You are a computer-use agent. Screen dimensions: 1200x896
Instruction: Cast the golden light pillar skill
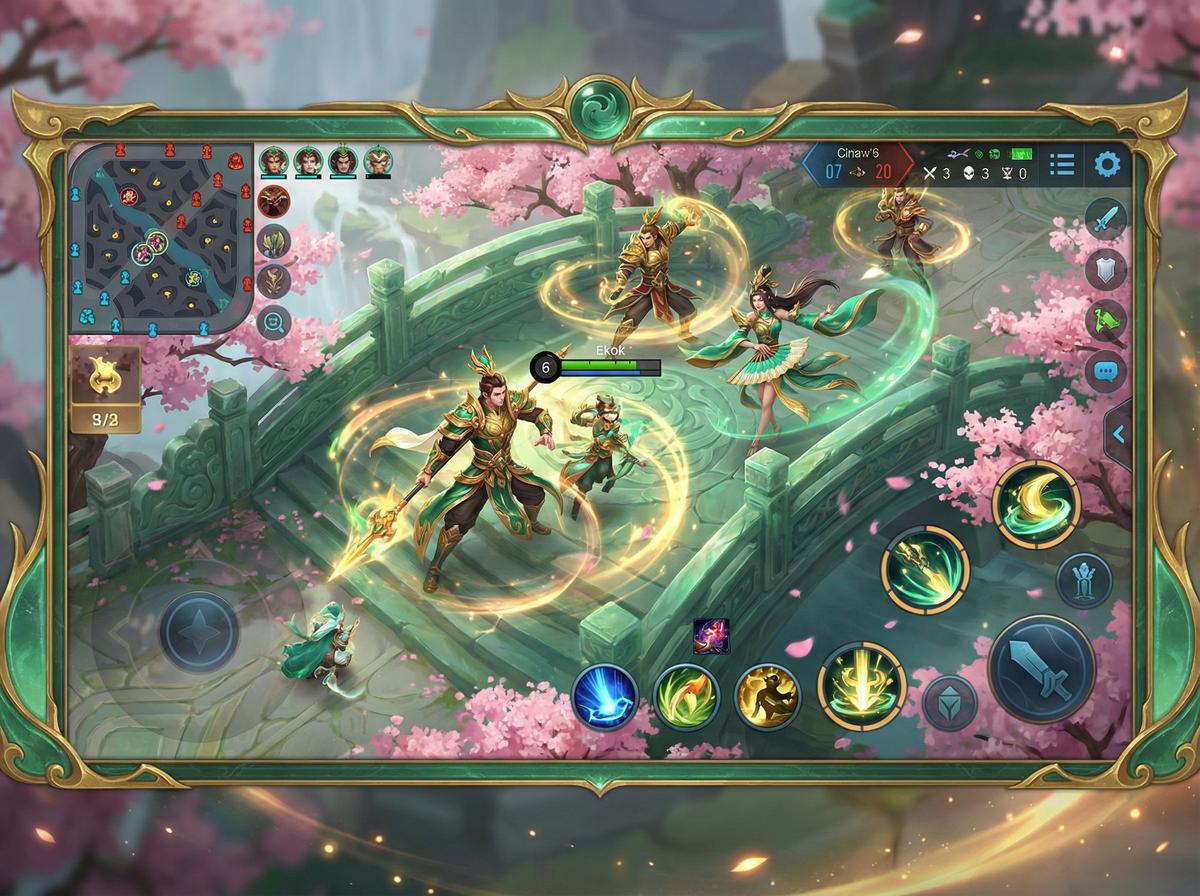click(861, 686)
